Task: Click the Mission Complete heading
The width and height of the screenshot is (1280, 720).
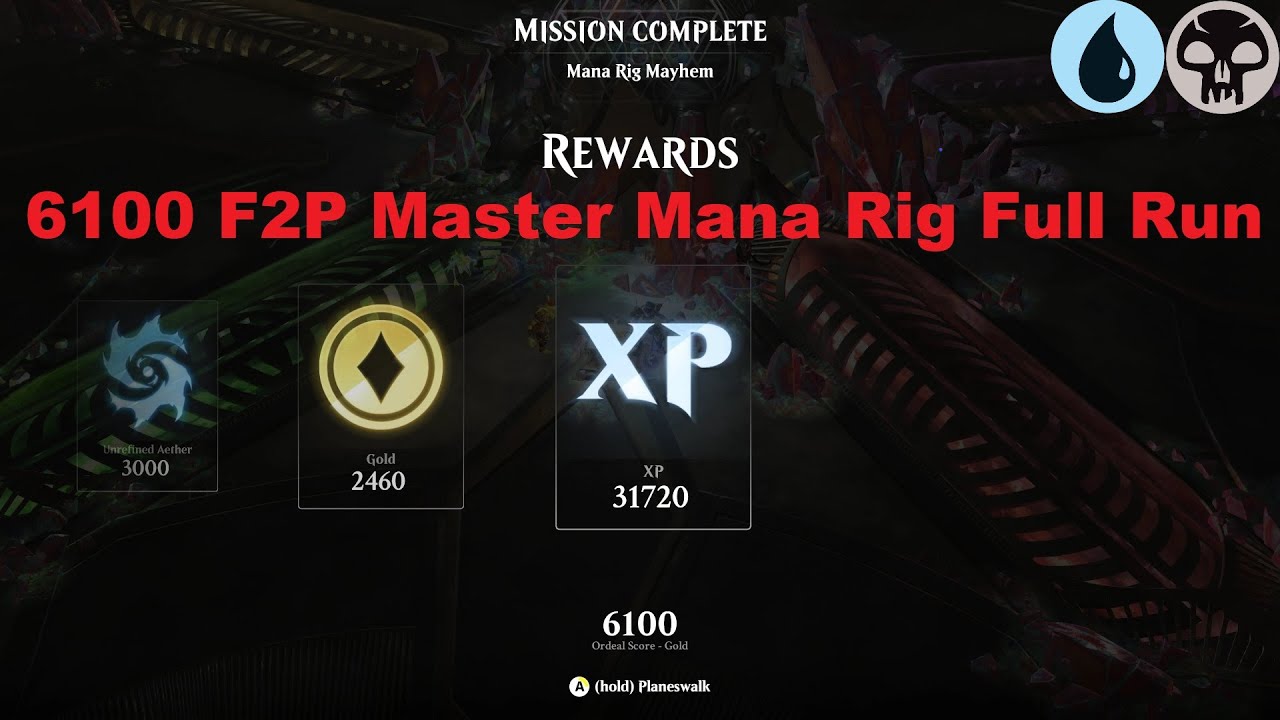Action: [640, 32]
